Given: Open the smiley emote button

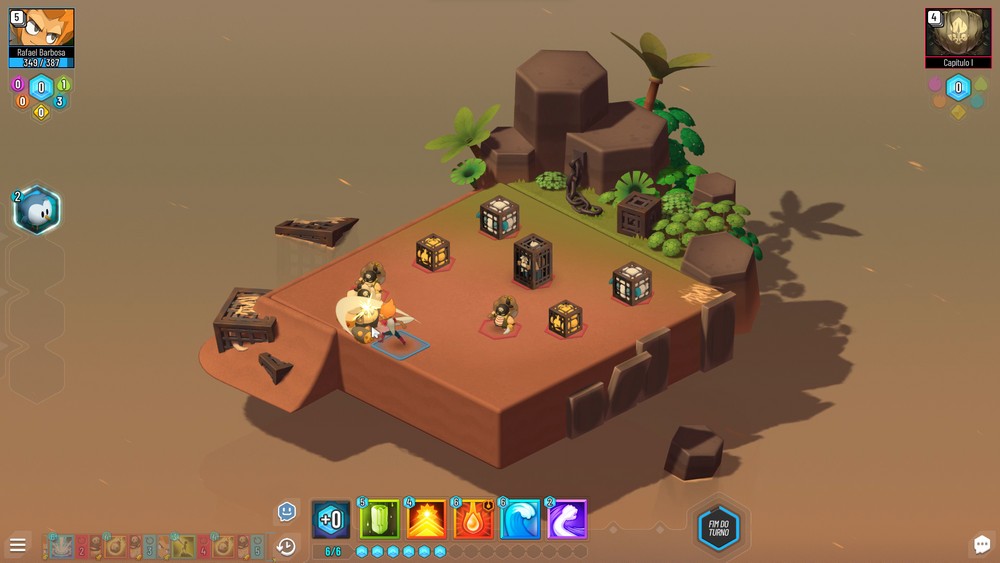Looking at the screenshot, I should click(287, 511).
